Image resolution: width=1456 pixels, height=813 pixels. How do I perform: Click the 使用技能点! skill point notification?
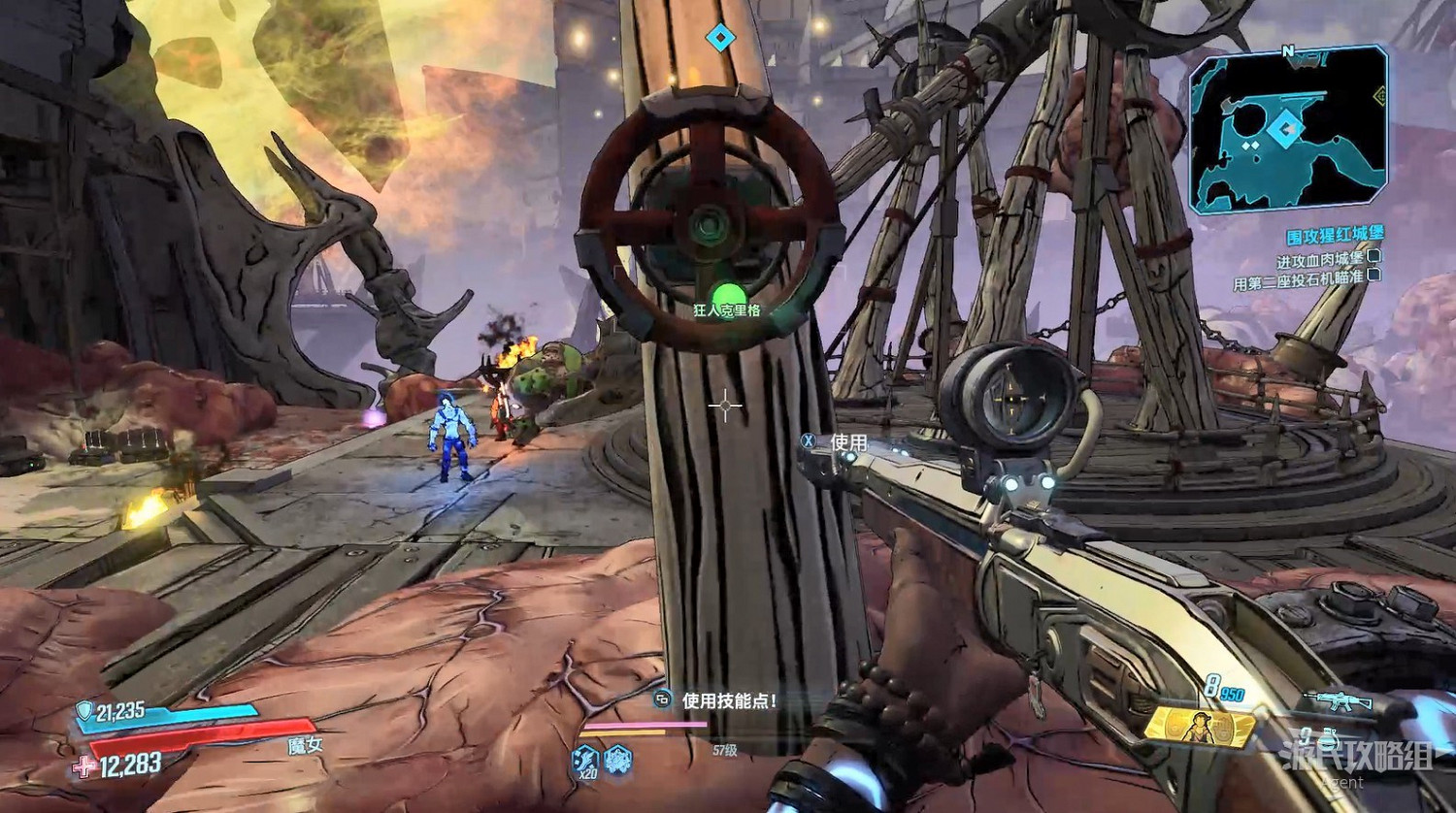(x=729, y=699)
